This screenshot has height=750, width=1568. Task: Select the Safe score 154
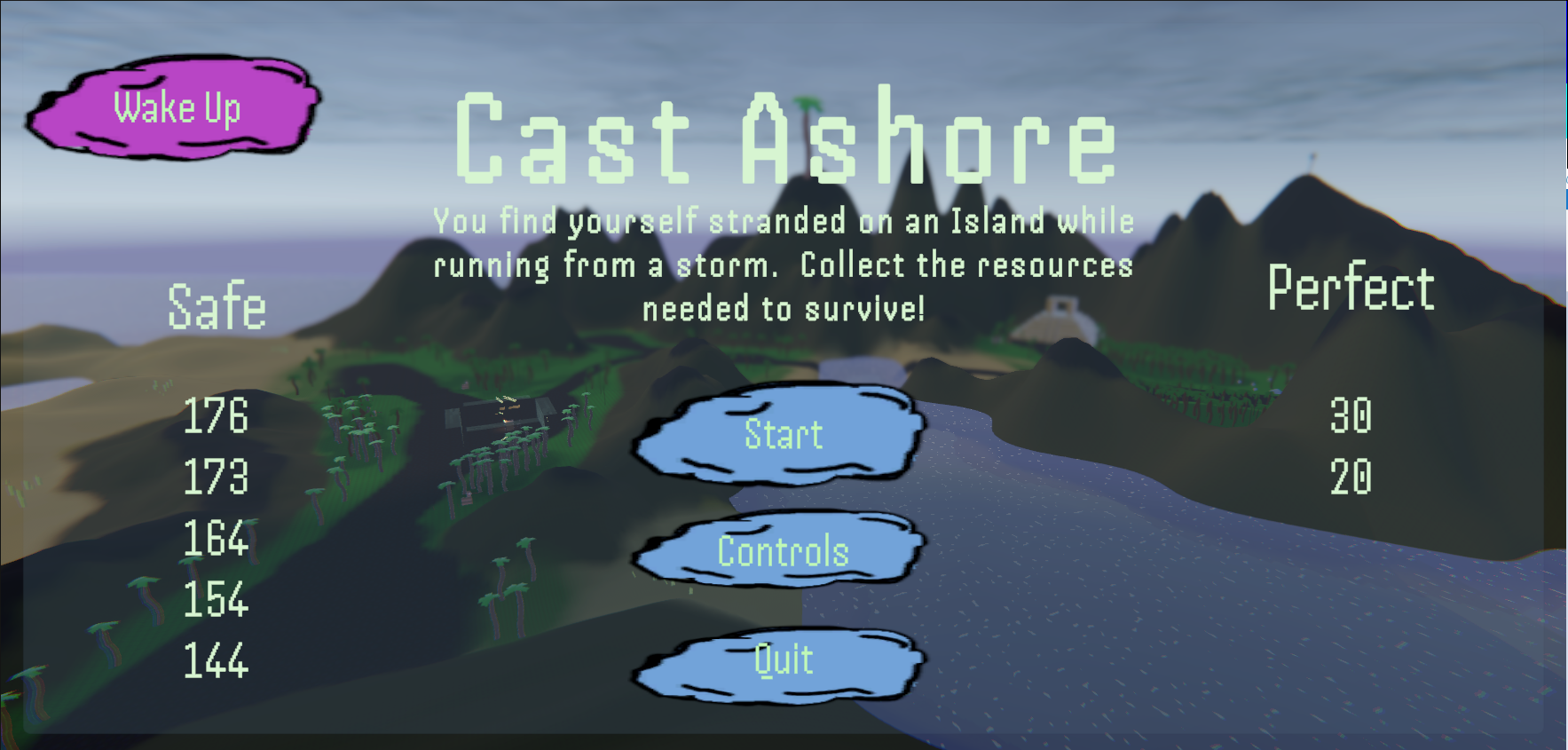click(217, 602)
